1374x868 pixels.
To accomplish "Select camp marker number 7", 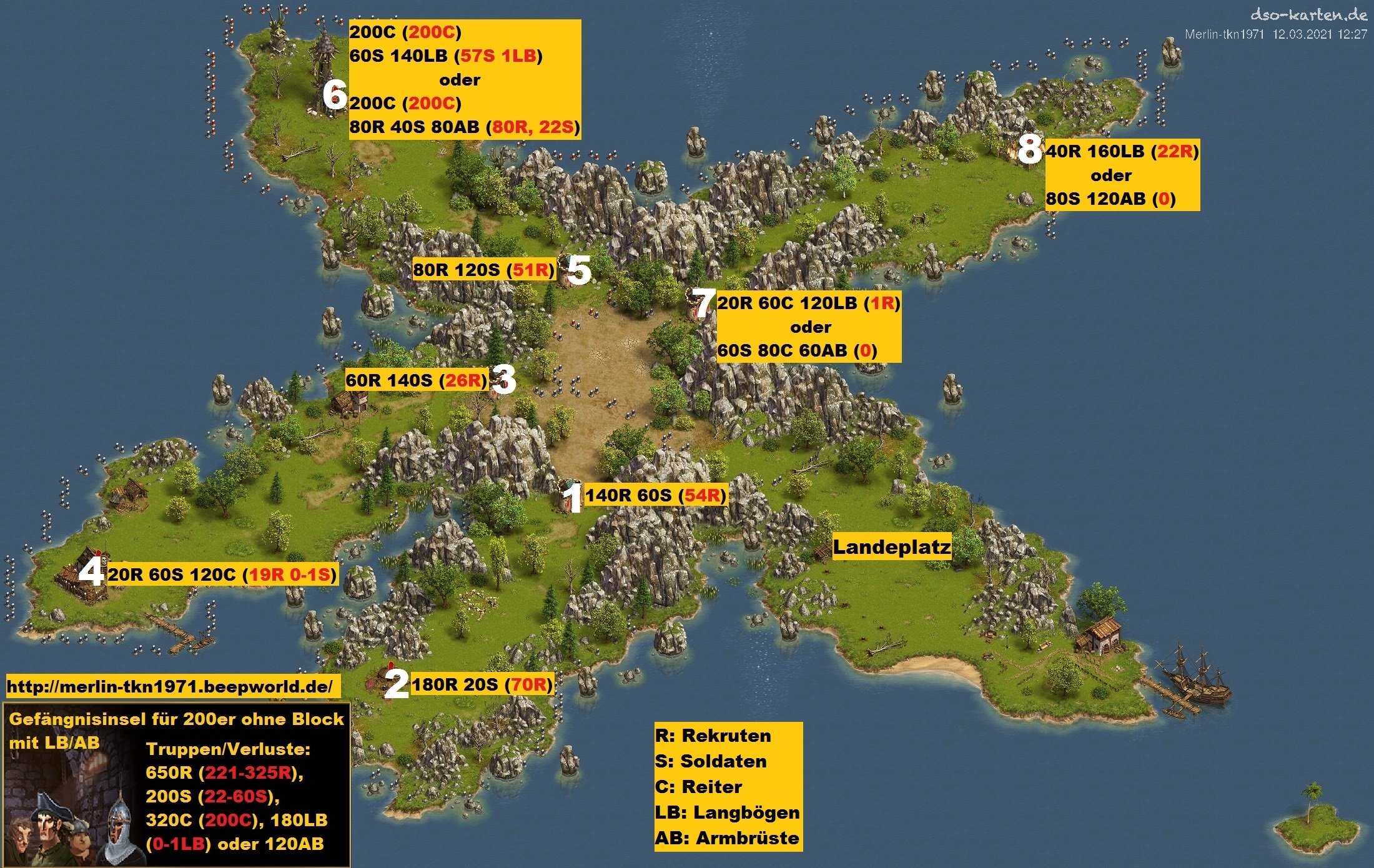I will pyautogui.click(x=703, y=304).
